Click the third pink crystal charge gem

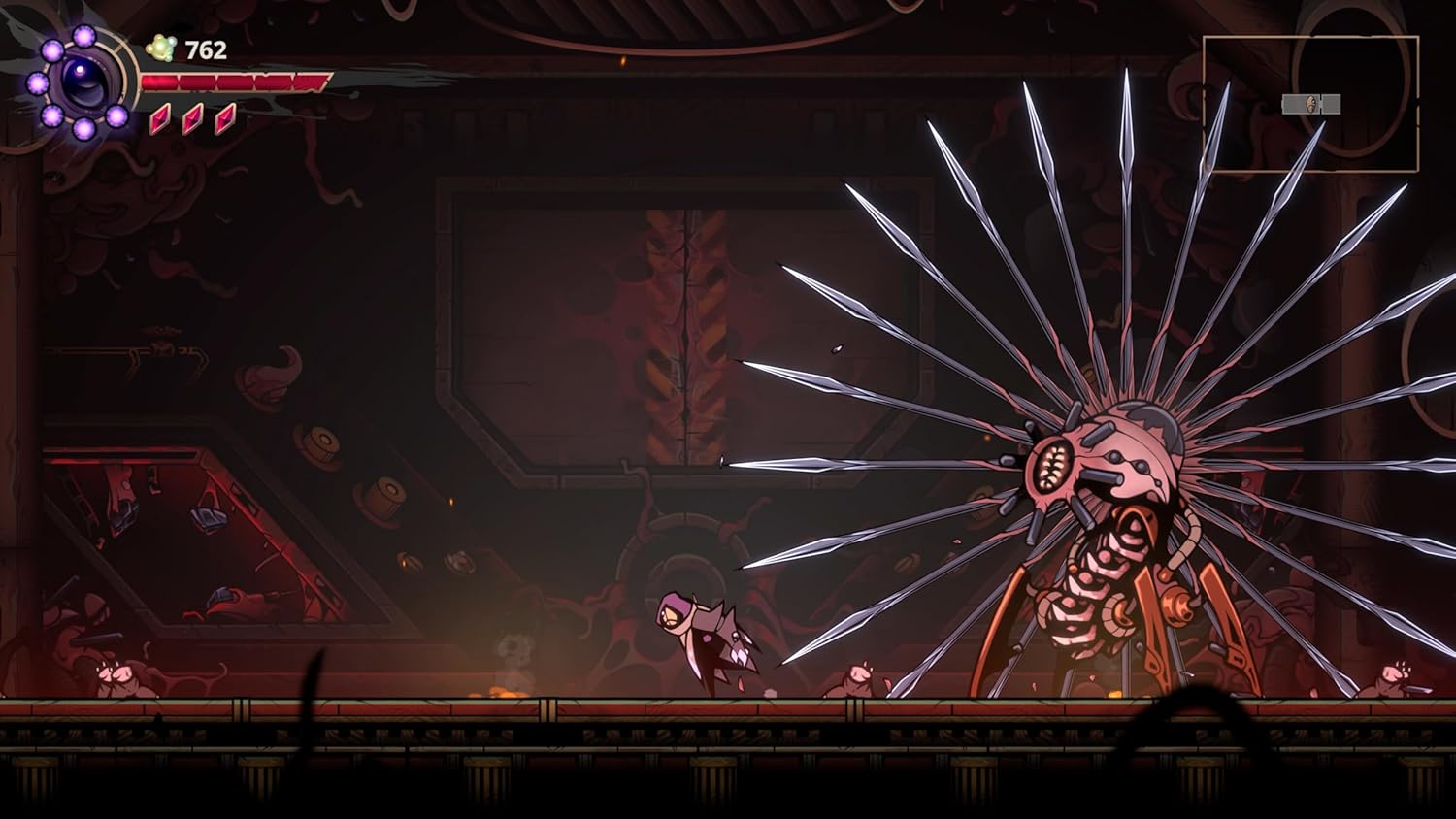[x=223, y=120]
